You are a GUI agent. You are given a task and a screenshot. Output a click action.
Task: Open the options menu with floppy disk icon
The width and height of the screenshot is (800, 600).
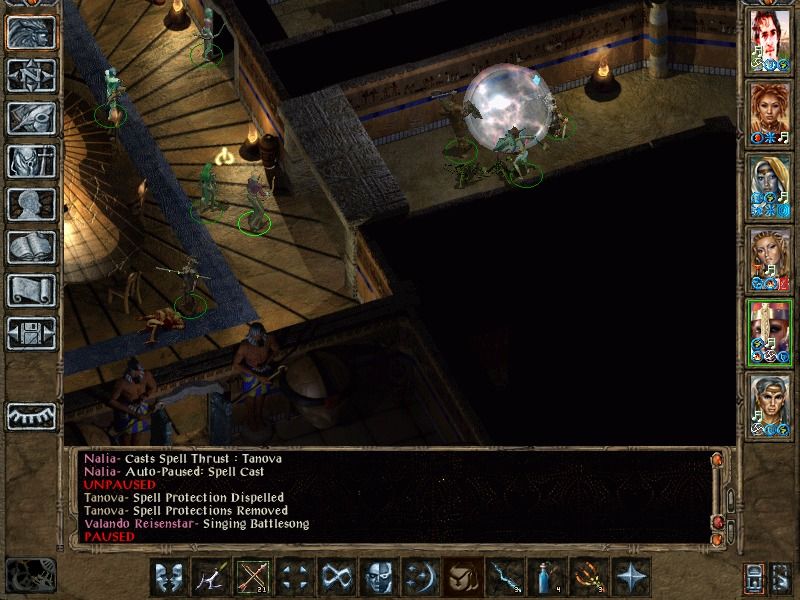click(x=31, y=333)
